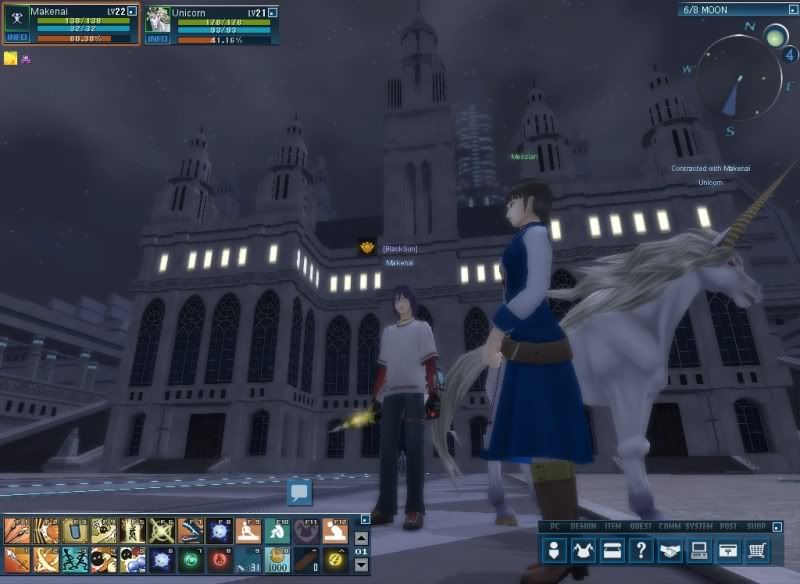Open the Comm handshake menu
This screenshot has width=800, height=584.
[671, 549]
